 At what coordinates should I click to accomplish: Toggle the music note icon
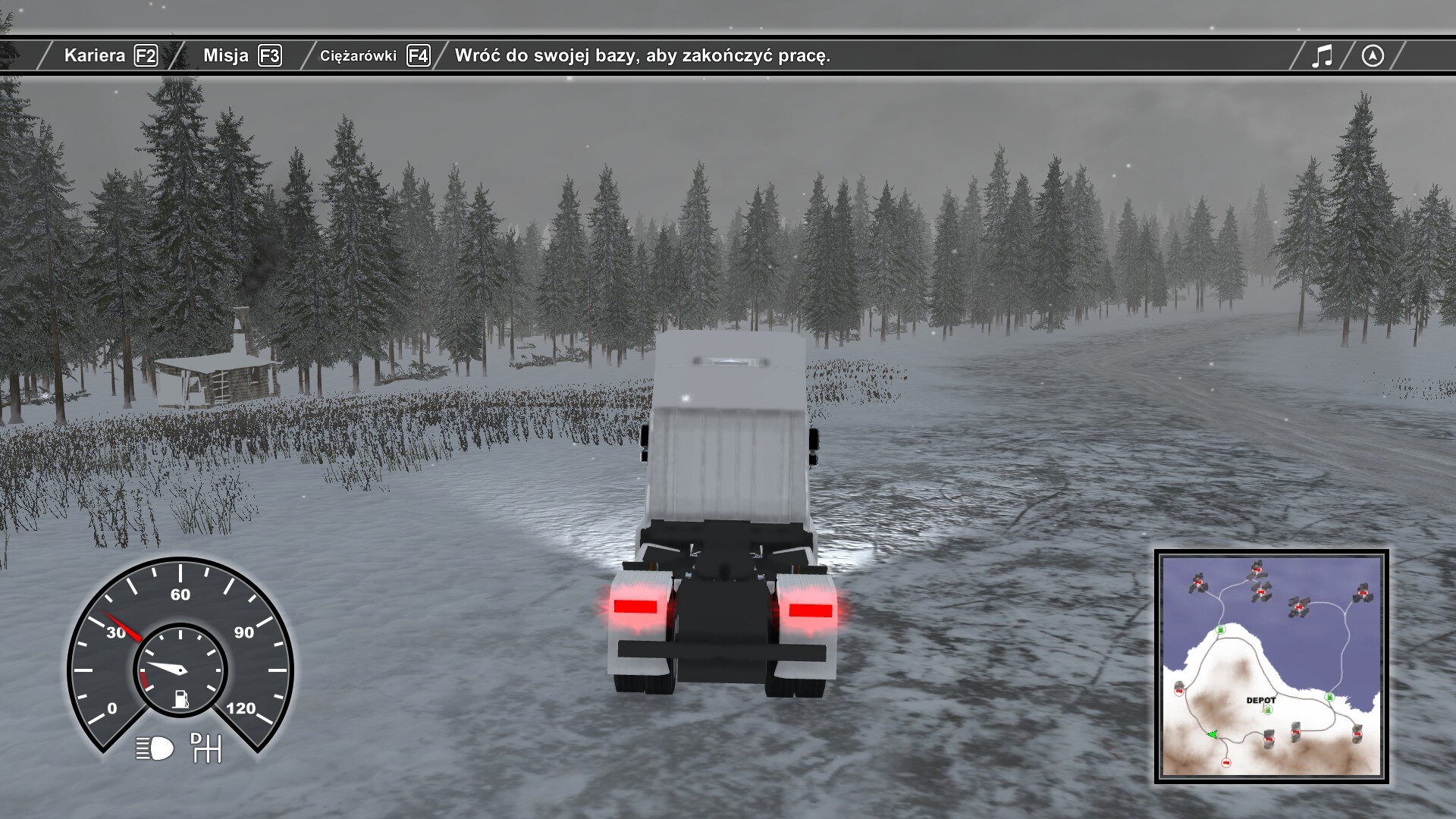coord(1322,55)
